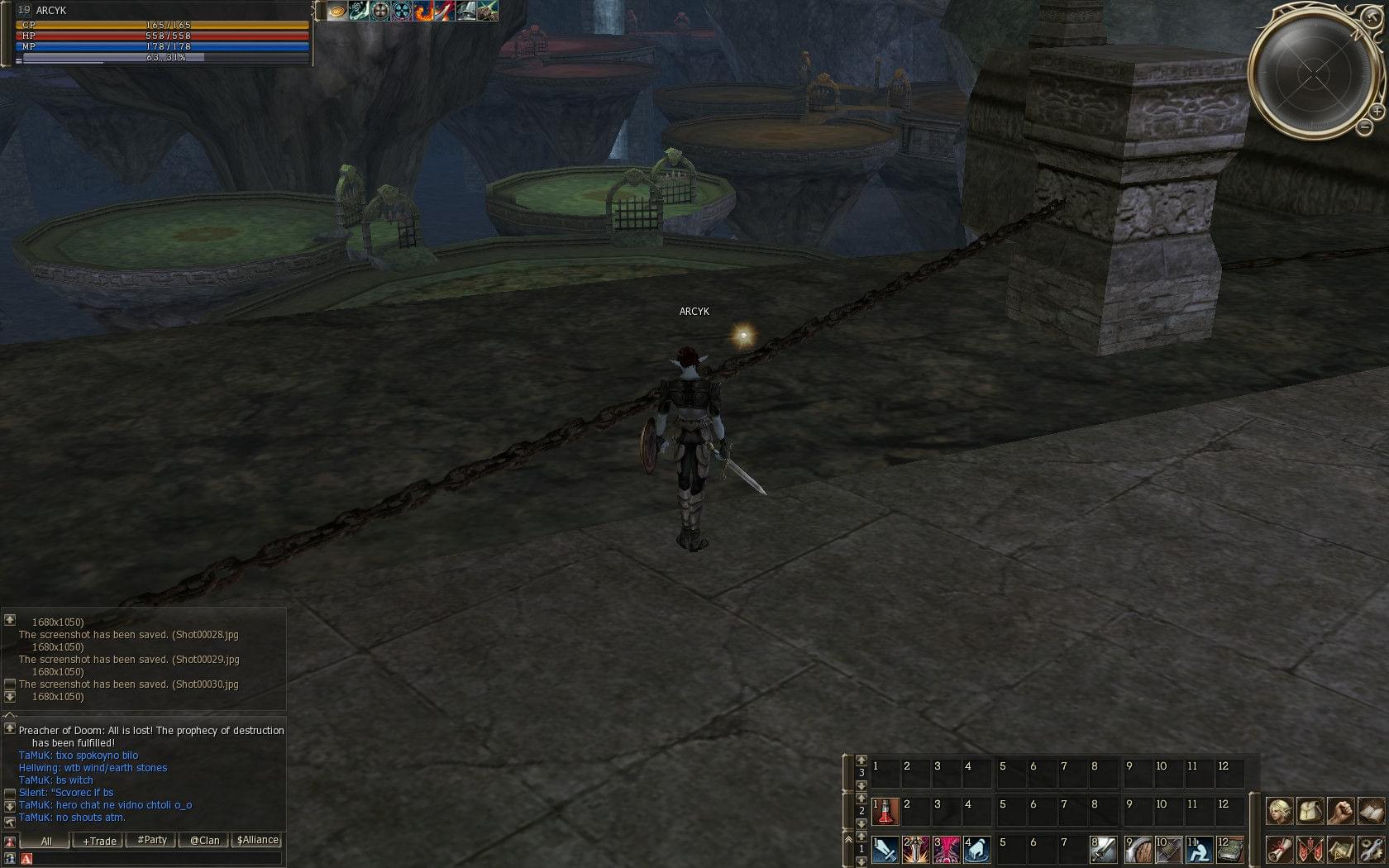
Task: Switch to the All chat tab
Action: point(46,841)
